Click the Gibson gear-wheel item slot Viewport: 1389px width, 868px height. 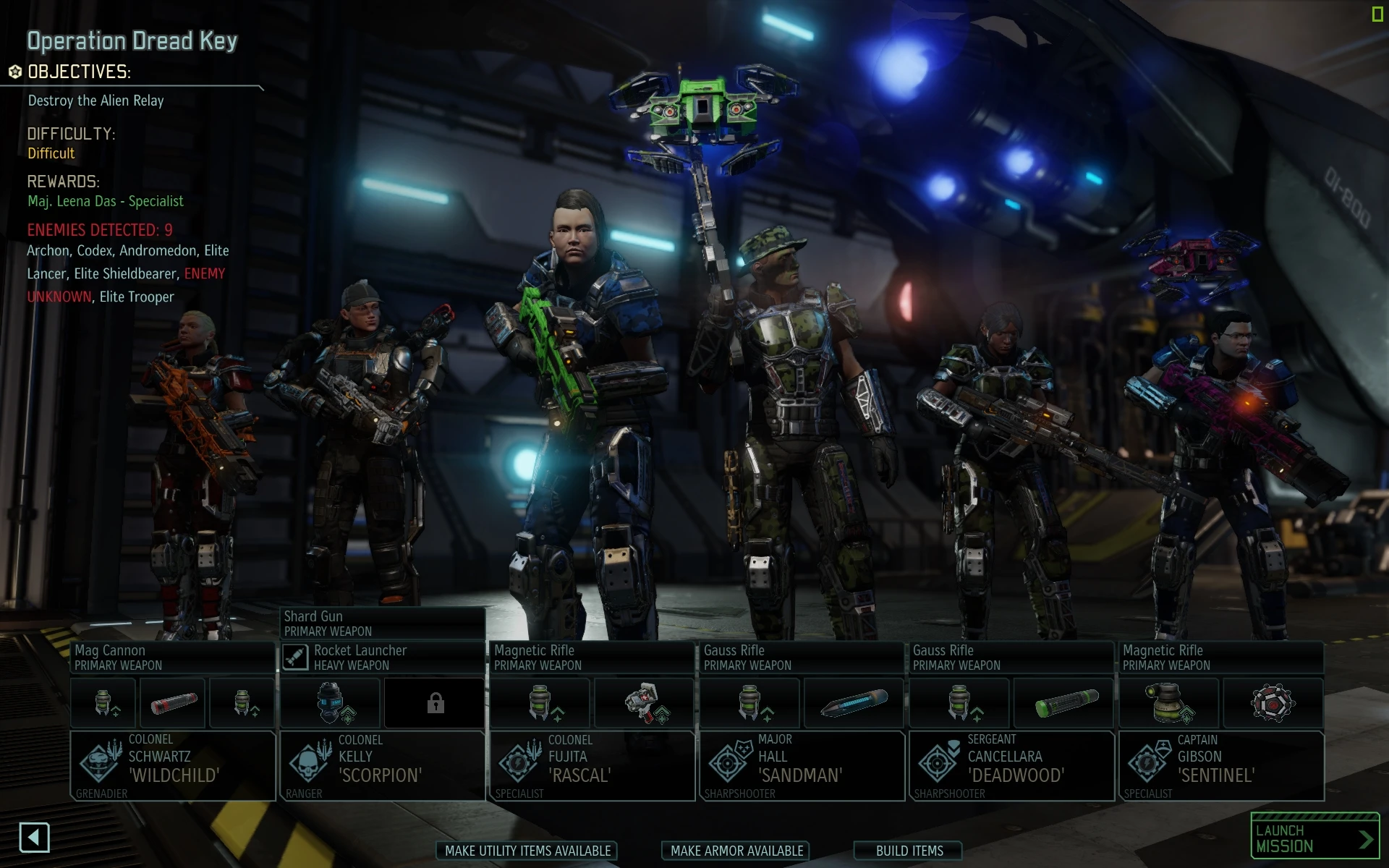(1273, 702)
